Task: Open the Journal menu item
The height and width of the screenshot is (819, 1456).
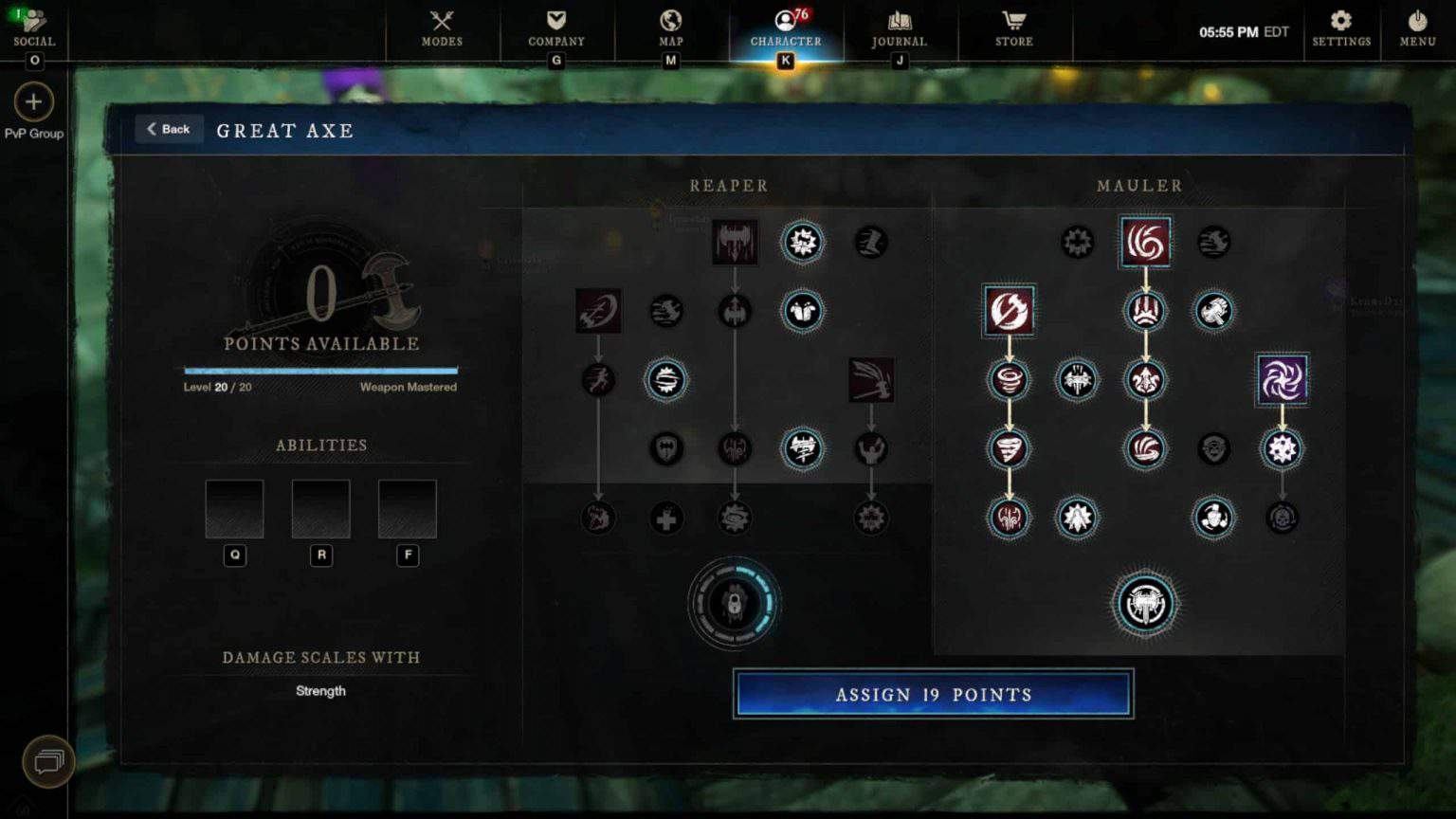Action: 898,24
